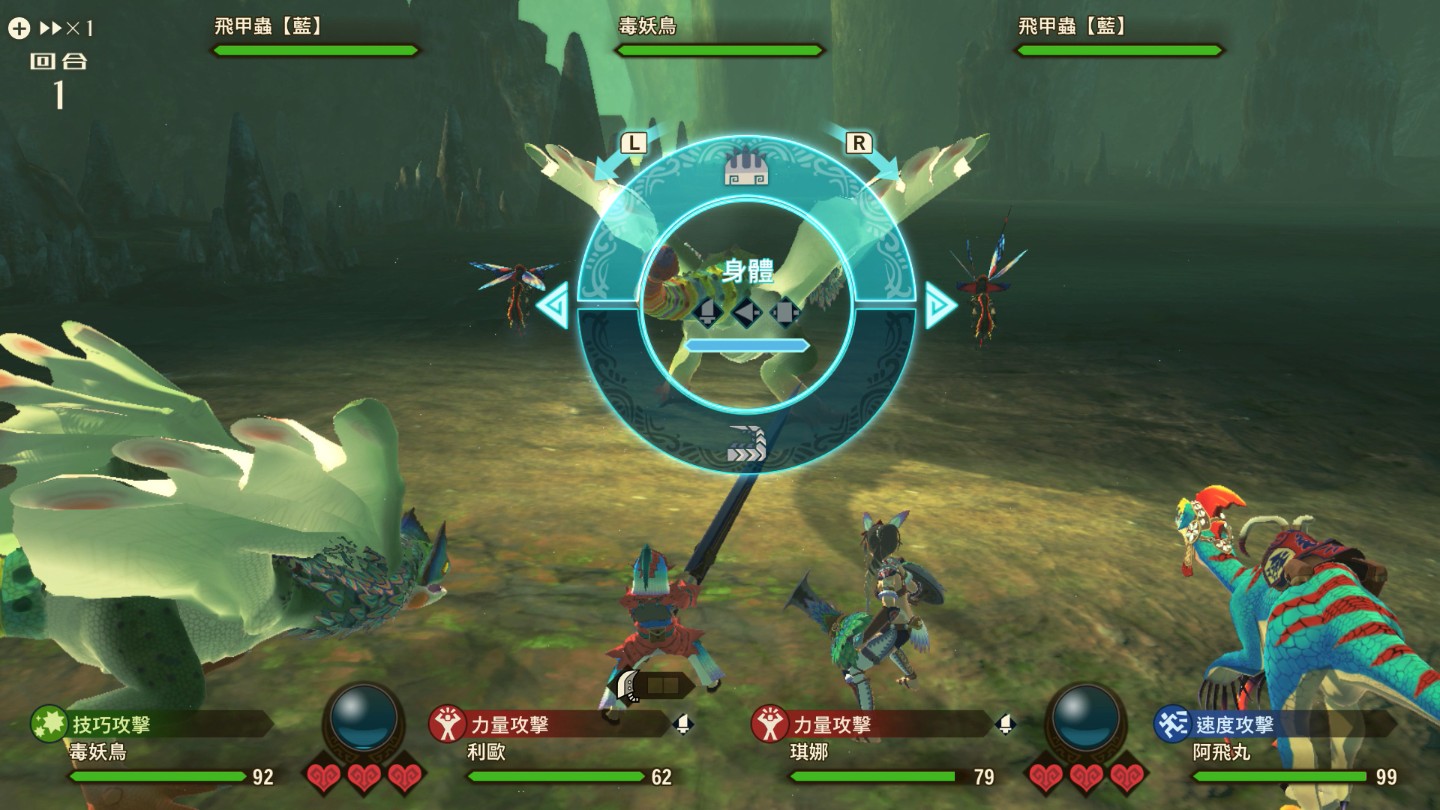Click the right arrow to switch target
The image size is (1440, 810).
(939, 306)
